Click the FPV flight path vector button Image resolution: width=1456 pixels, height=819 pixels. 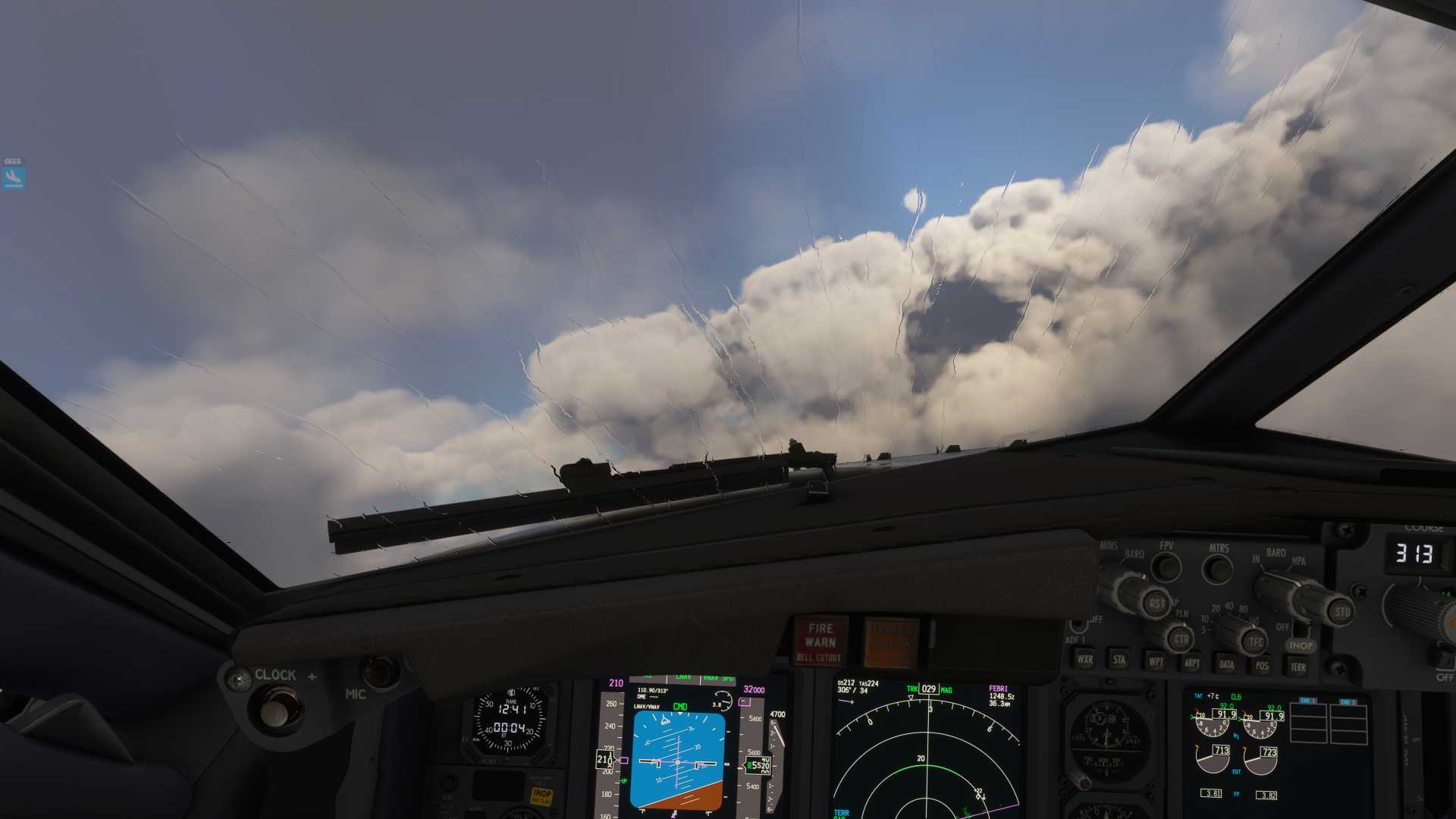tap(1166, 566)
